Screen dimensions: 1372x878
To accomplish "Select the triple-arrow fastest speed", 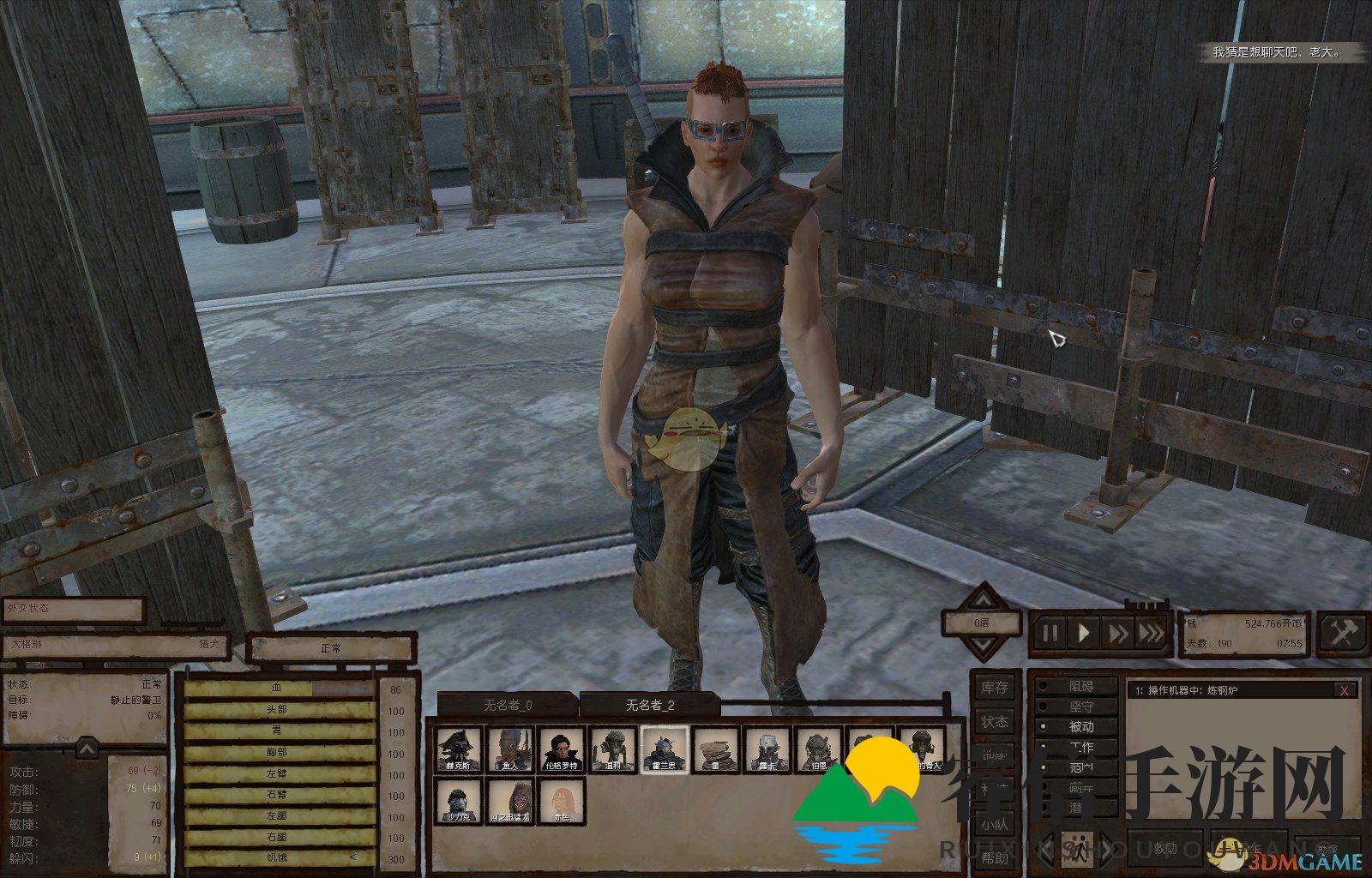I will (x=1151, y=634).
